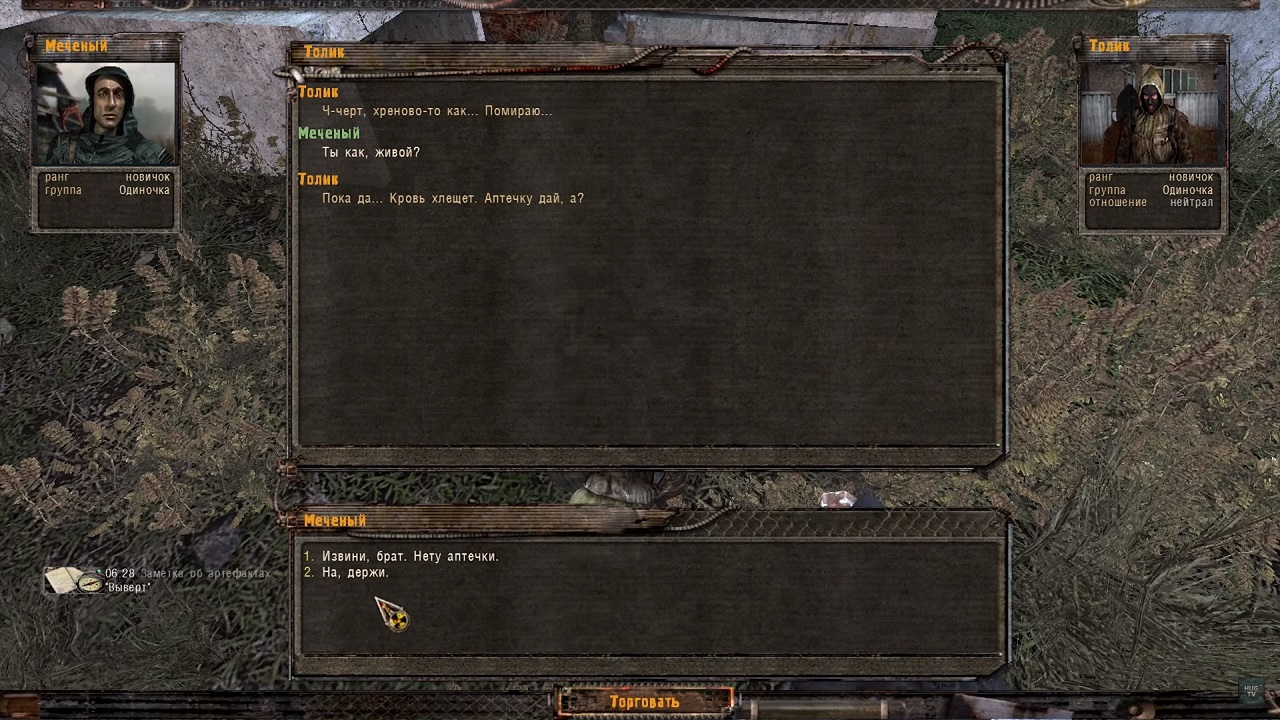Viewport: 1280px width, 720px height.
Task: Choose reply "Извини, брат. Нету аптечки."
Action: (x=410, y=556)
